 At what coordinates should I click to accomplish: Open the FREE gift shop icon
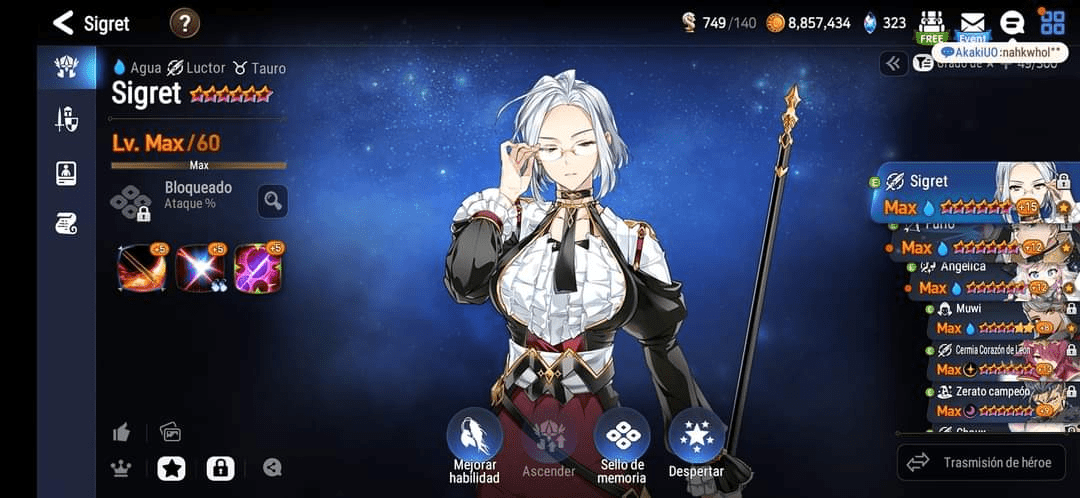(931, 24)
